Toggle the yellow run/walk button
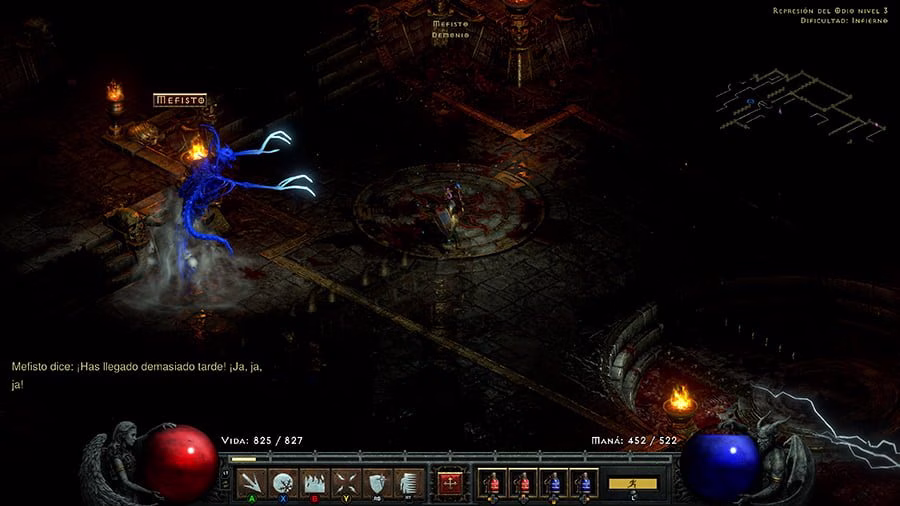This screenshot has height=506, width=900. (633, 483)
